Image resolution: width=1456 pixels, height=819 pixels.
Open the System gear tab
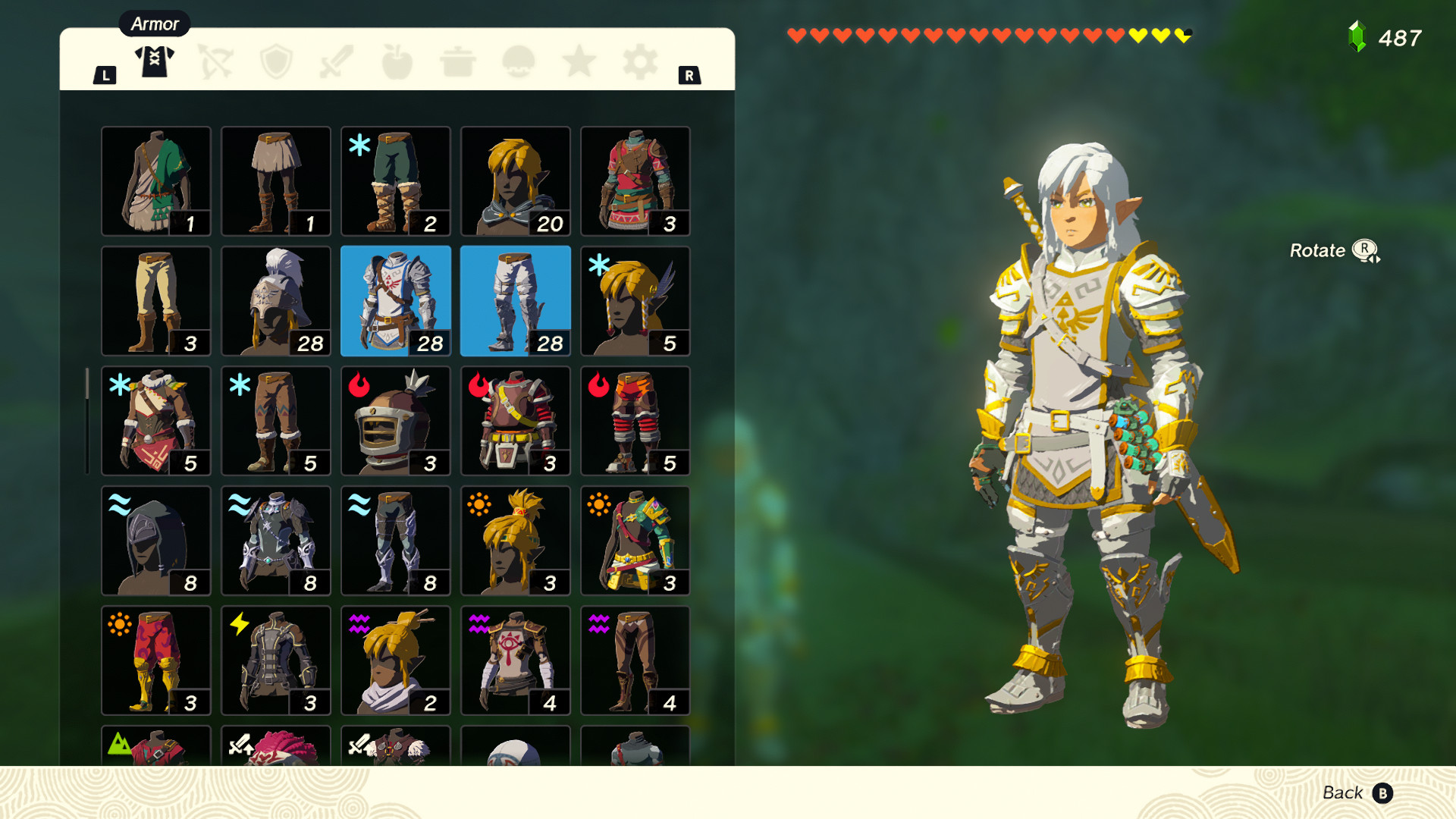pyautogui.click(x=639, y=62)
